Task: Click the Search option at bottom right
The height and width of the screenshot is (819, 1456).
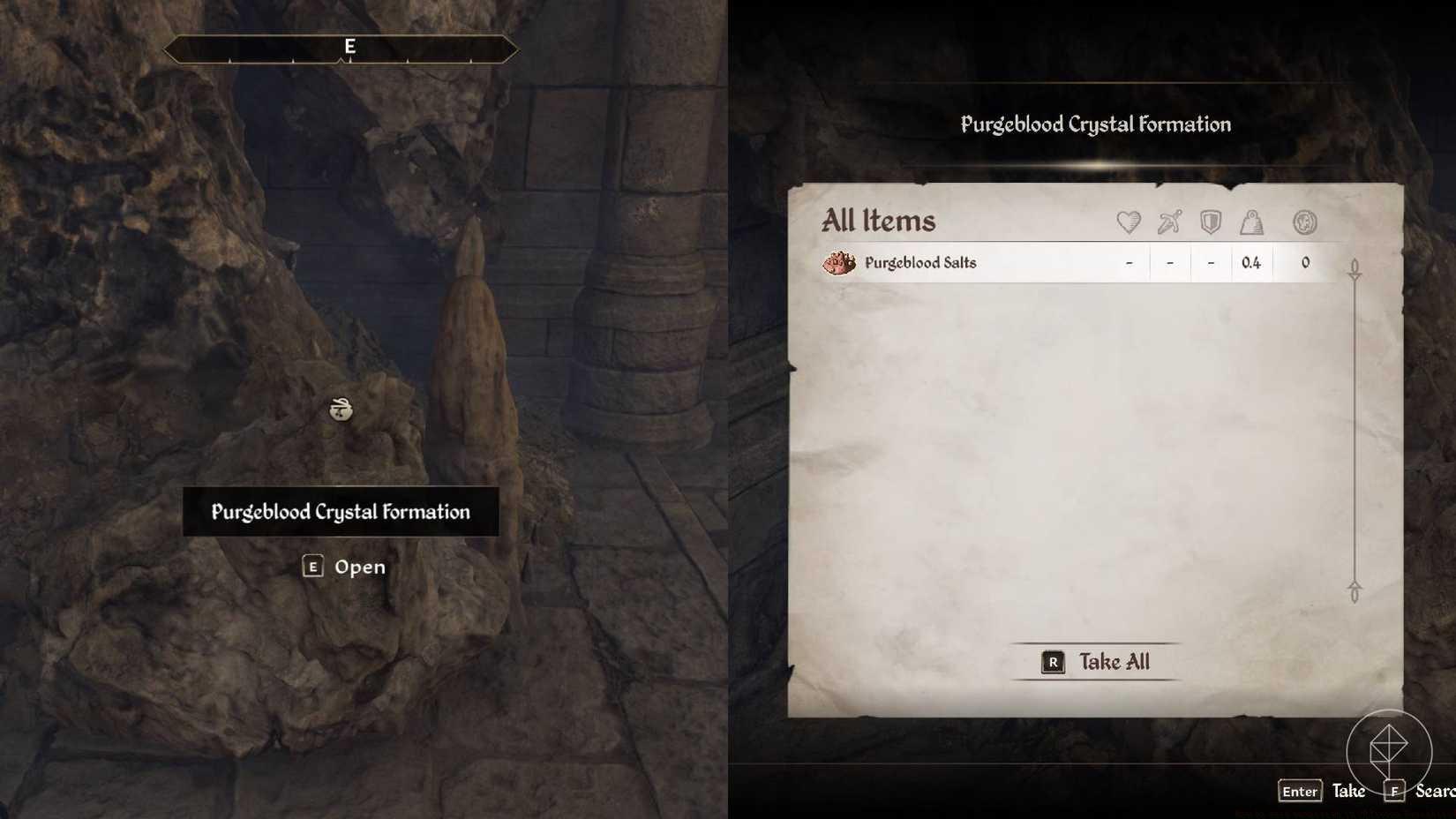Action: tap(1437, 792)
